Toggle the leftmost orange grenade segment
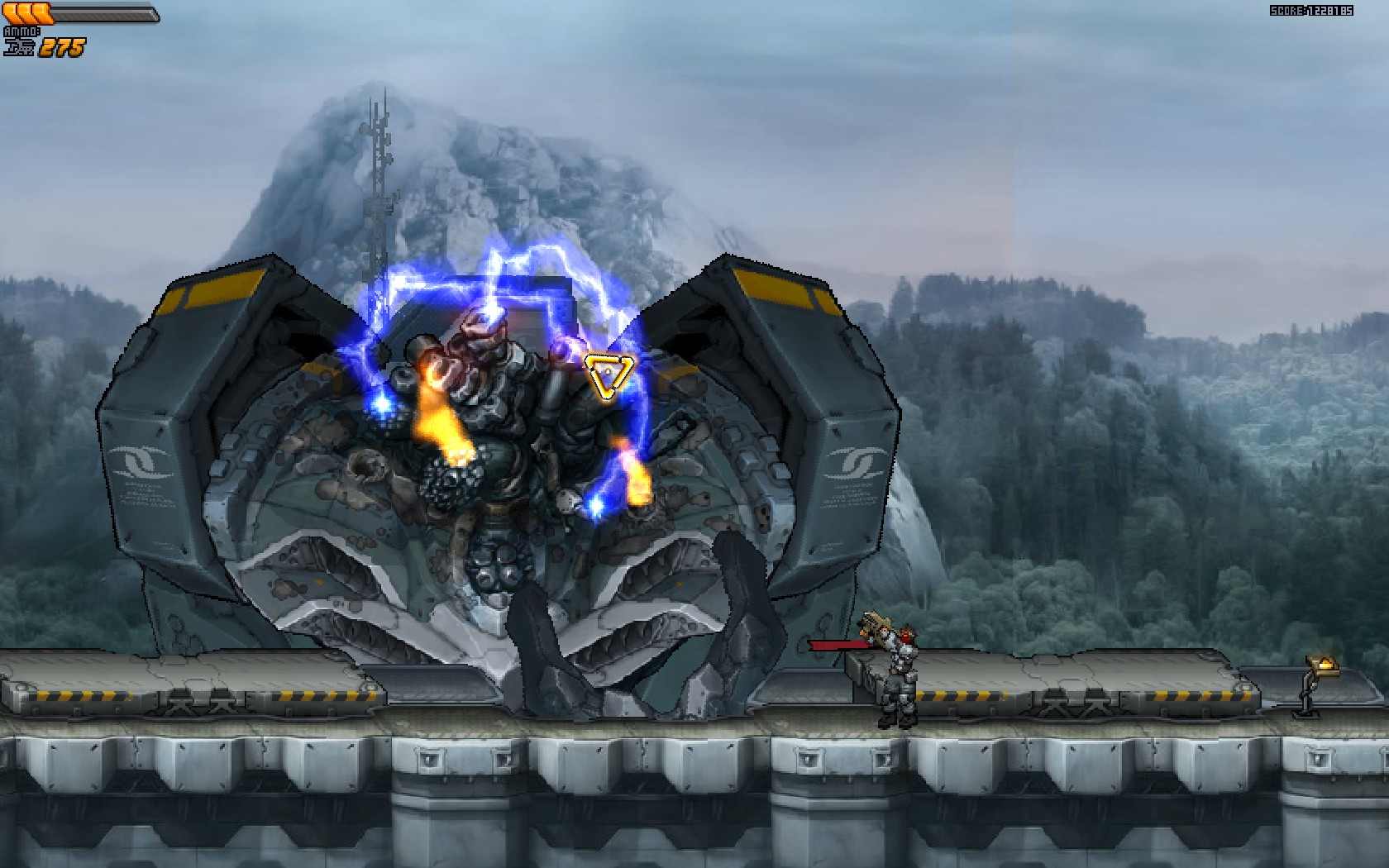Viewport: 1389px width, 868px height. [8, 12]
